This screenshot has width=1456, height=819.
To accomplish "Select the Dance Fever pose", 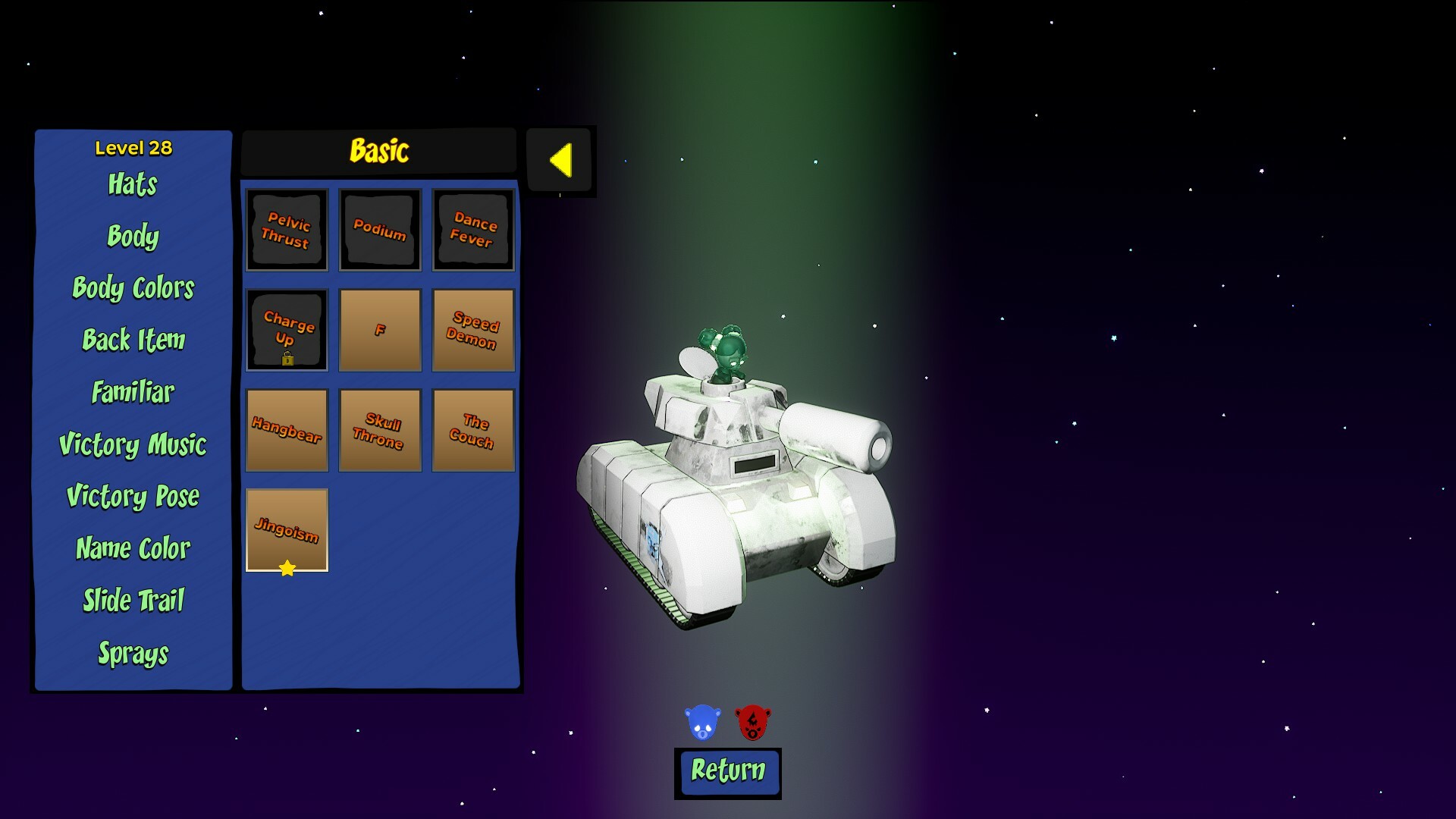I will (473, 230).
